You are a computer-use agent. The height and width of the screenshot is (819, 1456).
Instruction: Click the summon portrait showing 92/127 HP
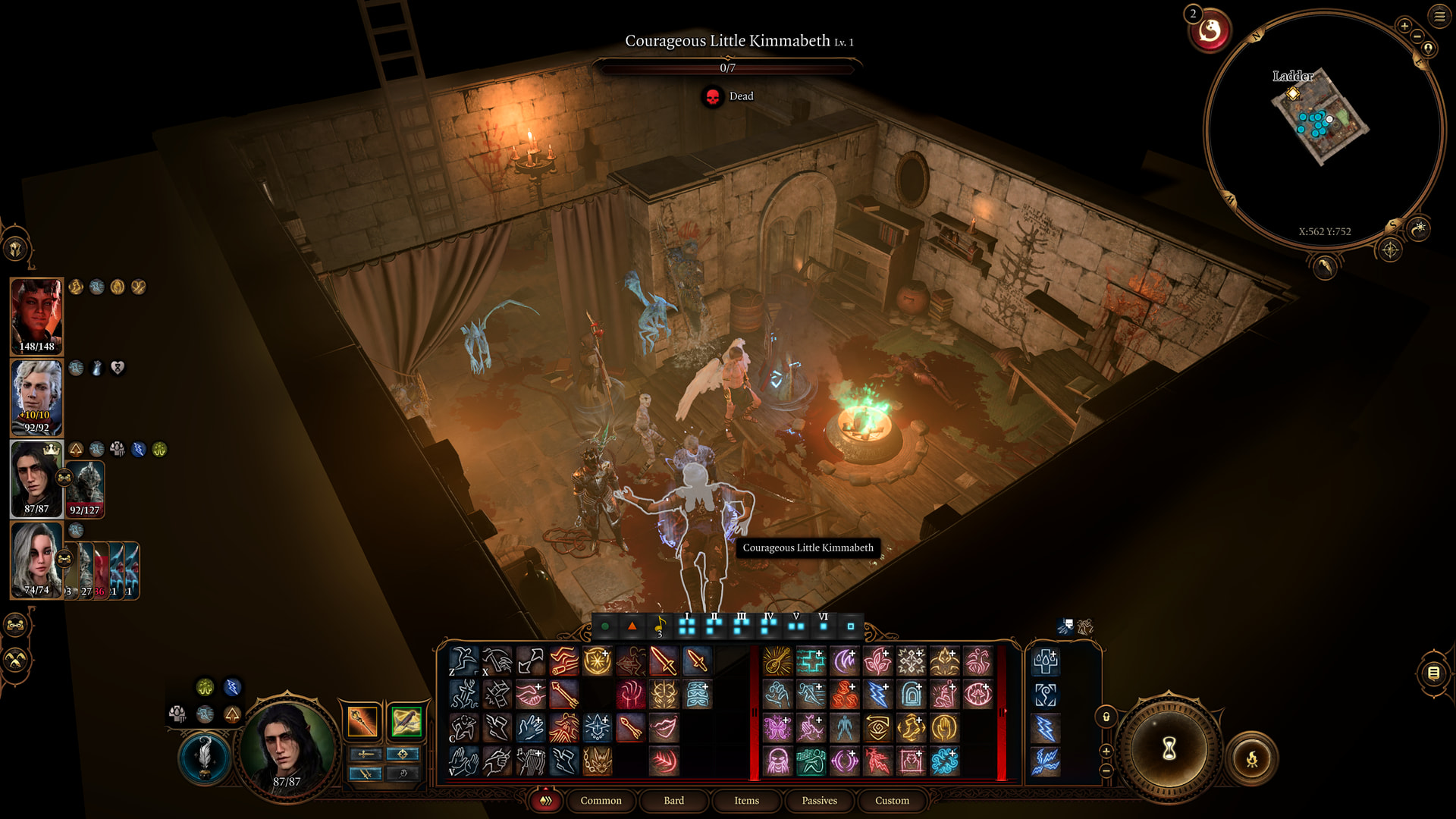coord(85,487)
